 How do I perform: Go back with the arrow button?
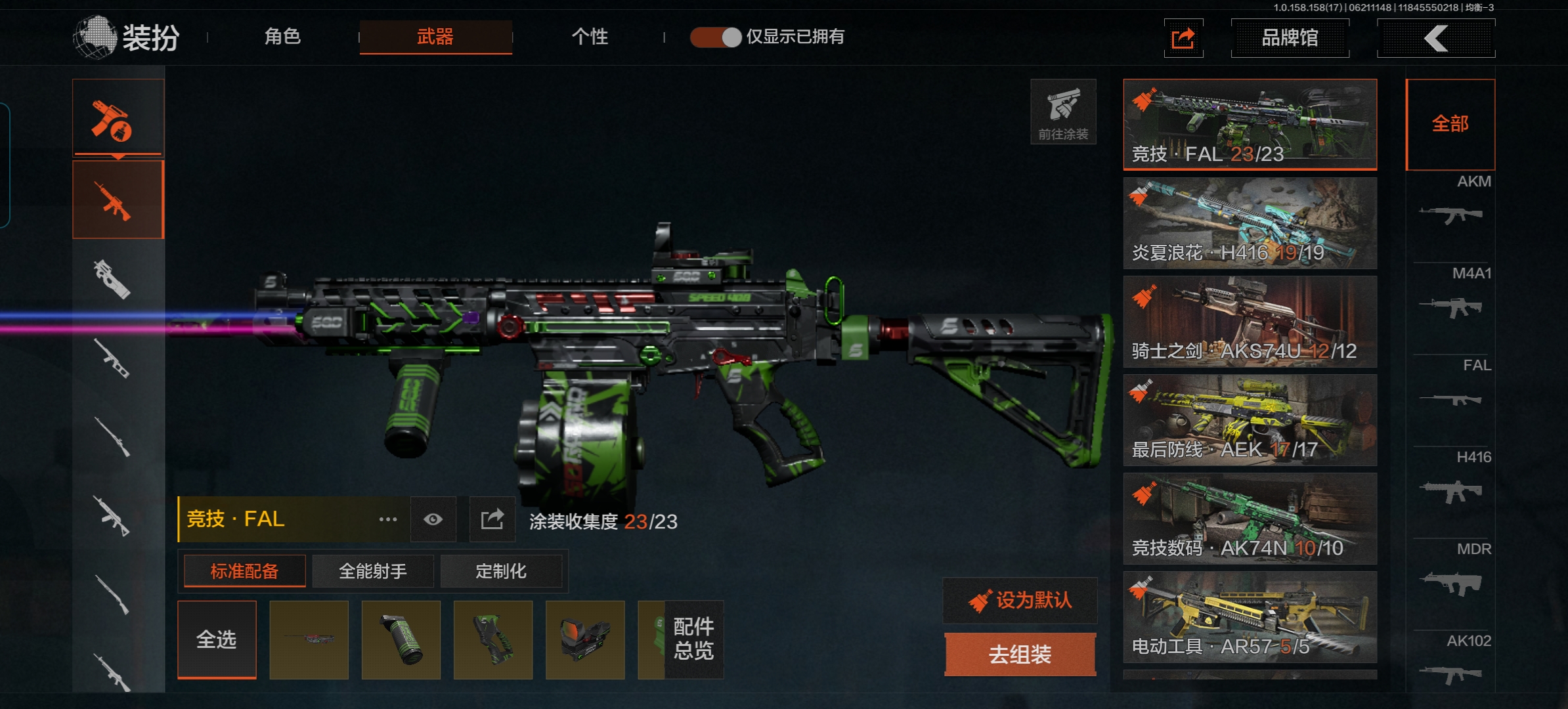[x=1436, y=38]
